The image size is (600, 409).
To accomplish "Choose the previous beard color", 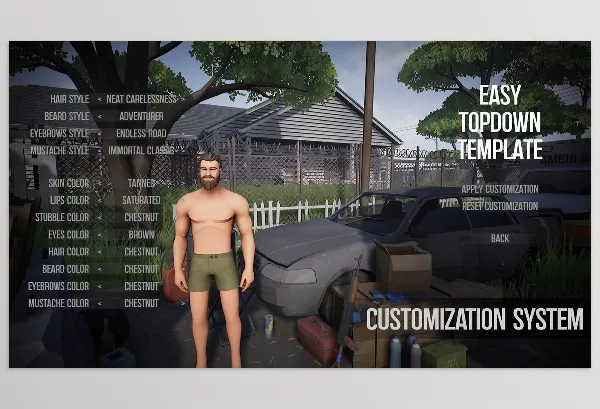I will coord(98,268).
